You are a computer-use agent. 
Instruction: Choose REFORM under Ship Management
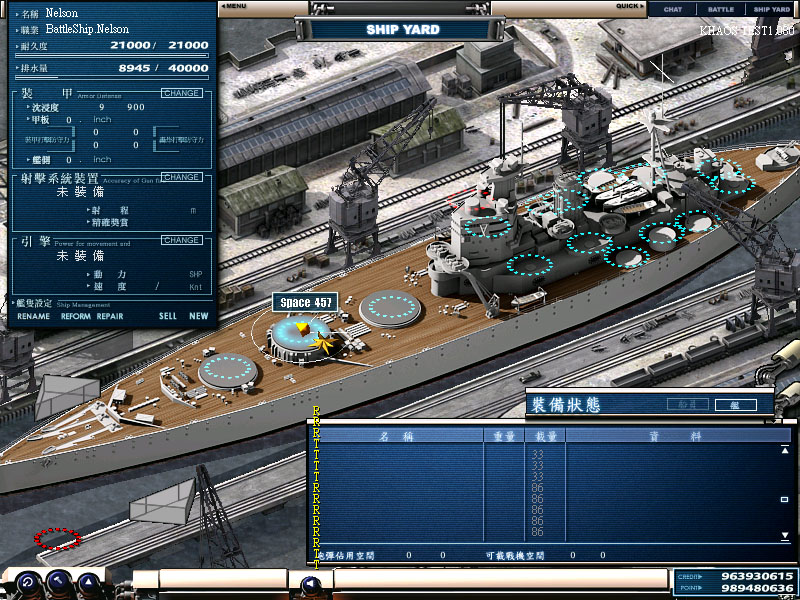tap(75, 316)
